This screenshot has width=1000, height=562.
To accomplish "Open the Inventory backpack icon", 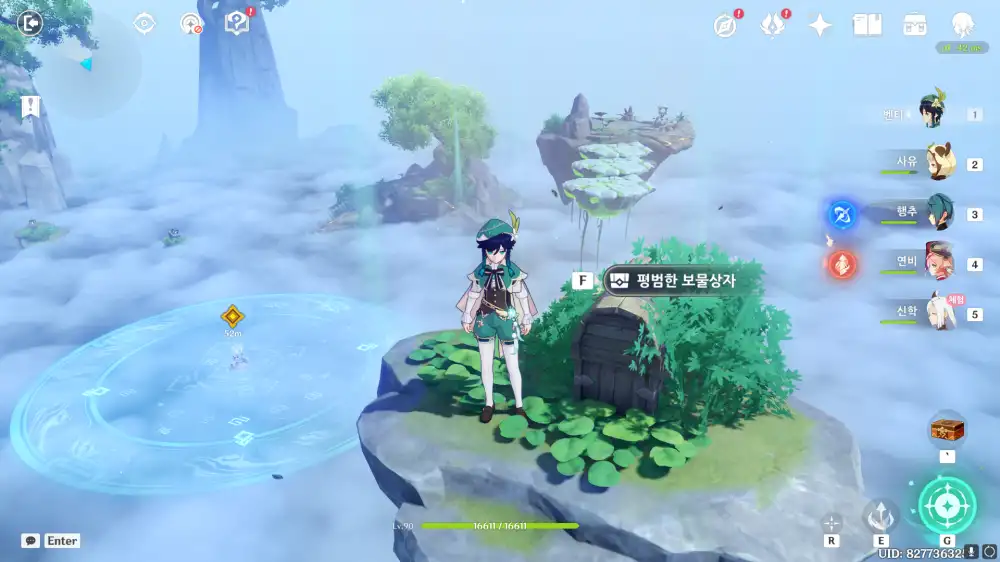I will click(914, 25).
